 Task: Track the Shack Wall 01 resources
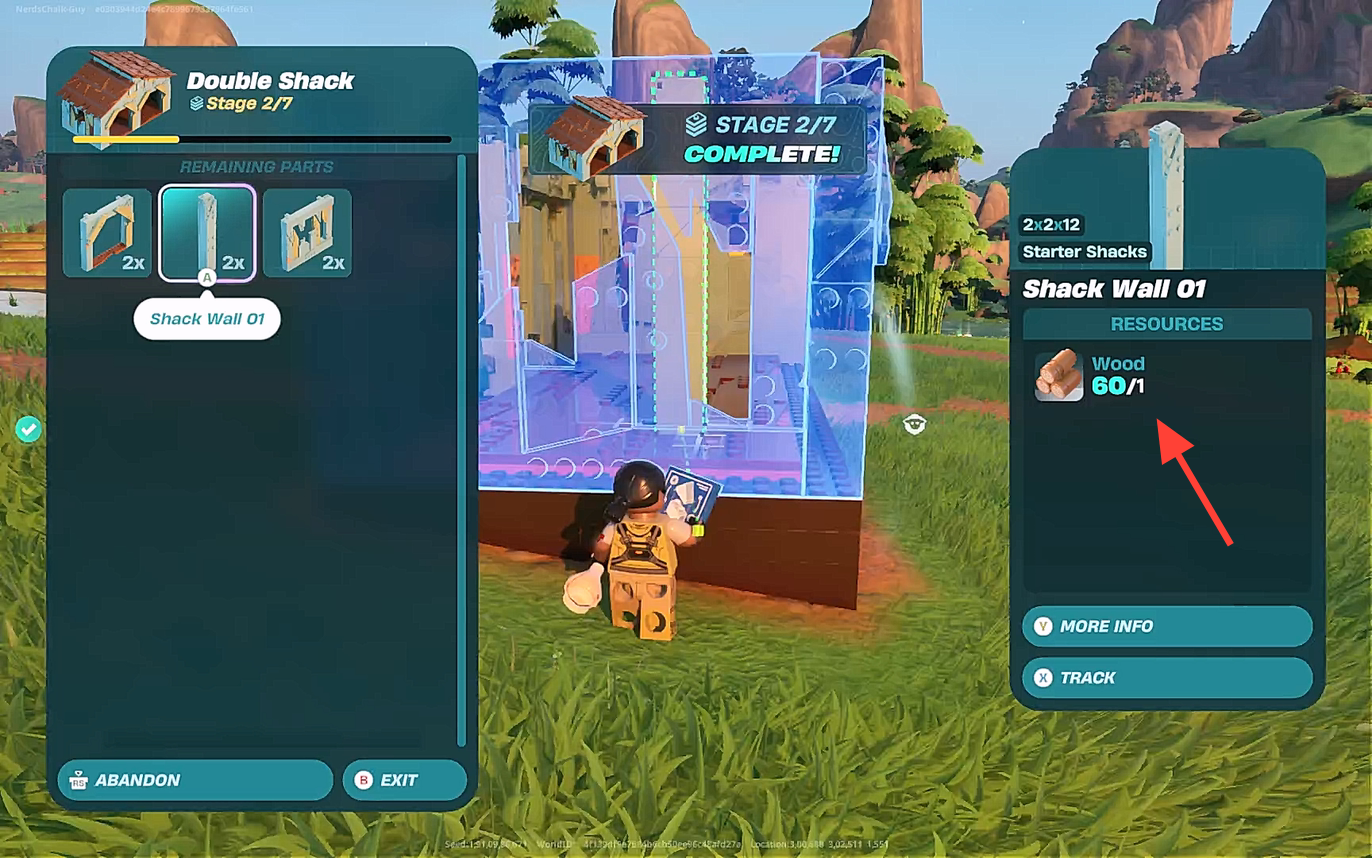[x=1166, y=678]
